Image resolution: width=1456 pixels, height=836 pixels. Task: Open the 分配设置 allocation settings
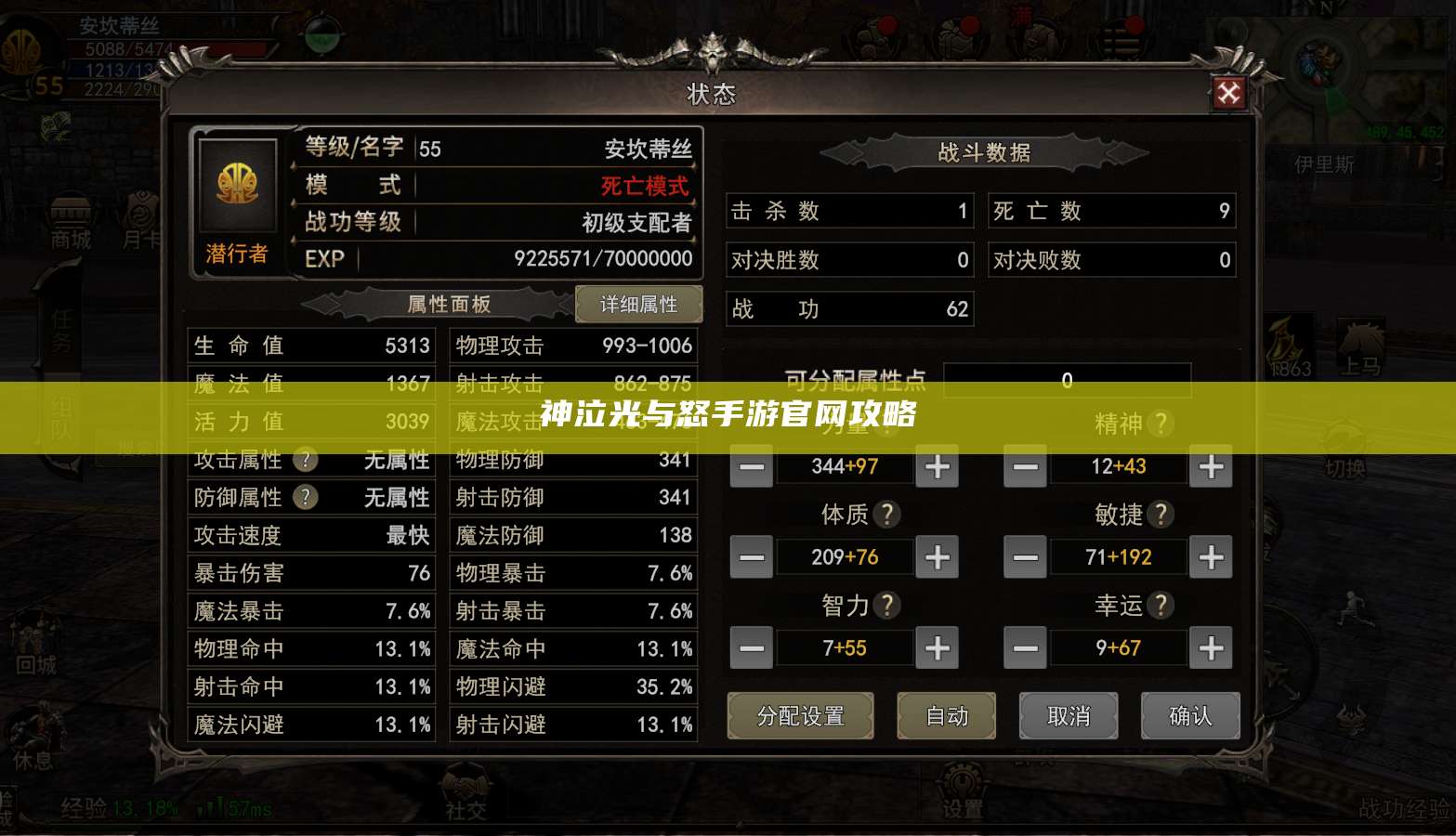click(x=800, y=716)
